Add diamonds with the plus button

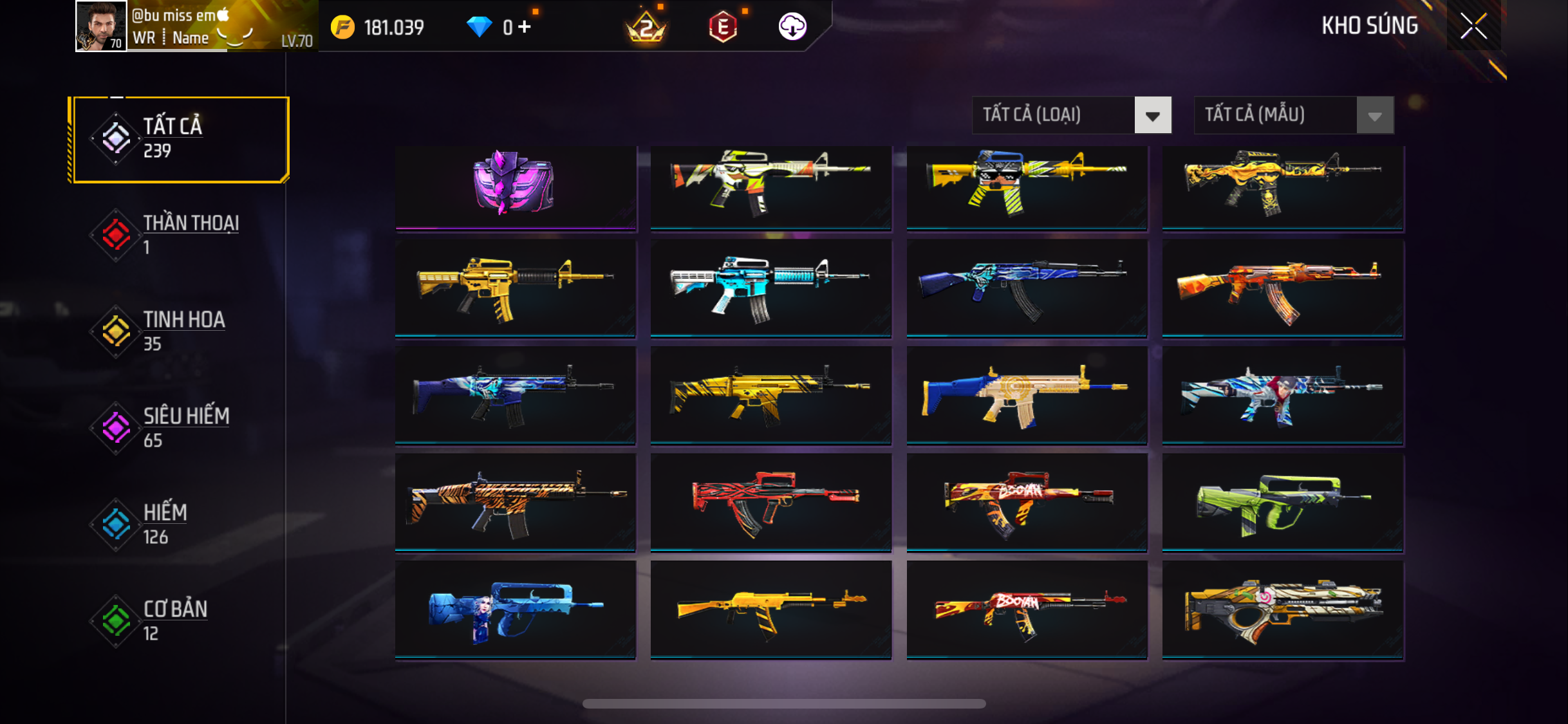click(x=525, y=27)
